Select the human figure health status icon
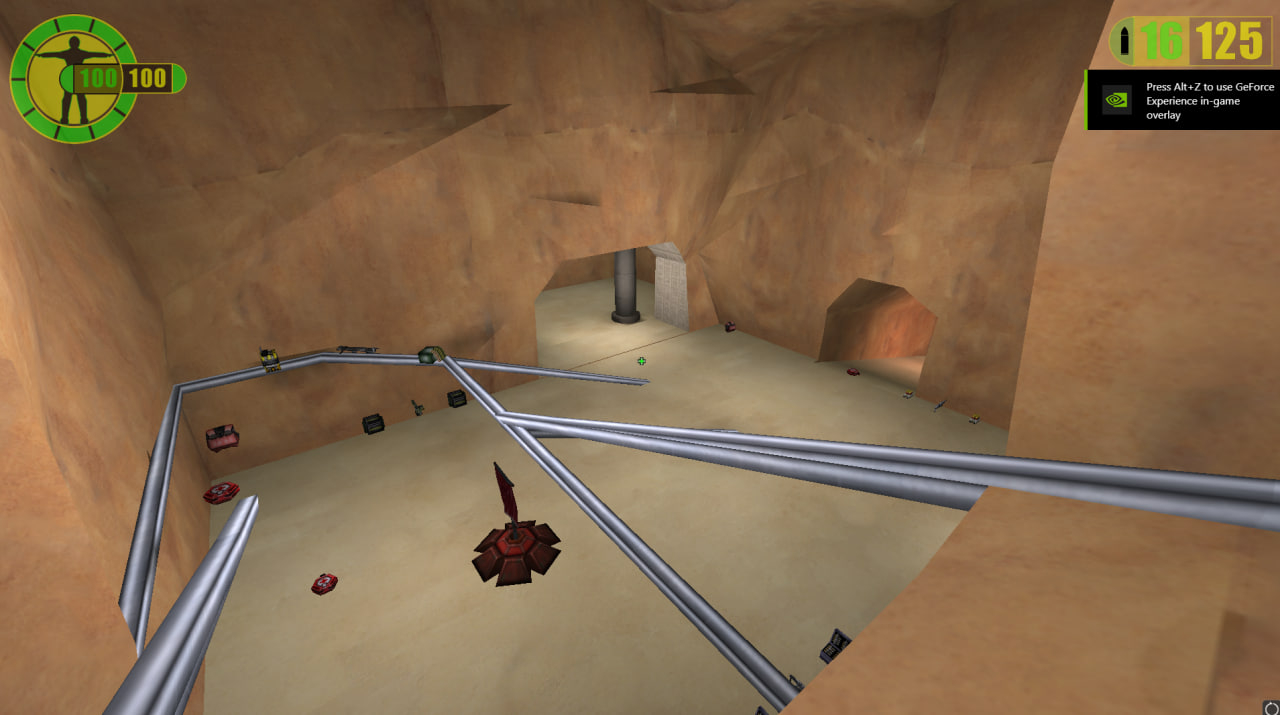1280x715 pixels. [70, 79]
